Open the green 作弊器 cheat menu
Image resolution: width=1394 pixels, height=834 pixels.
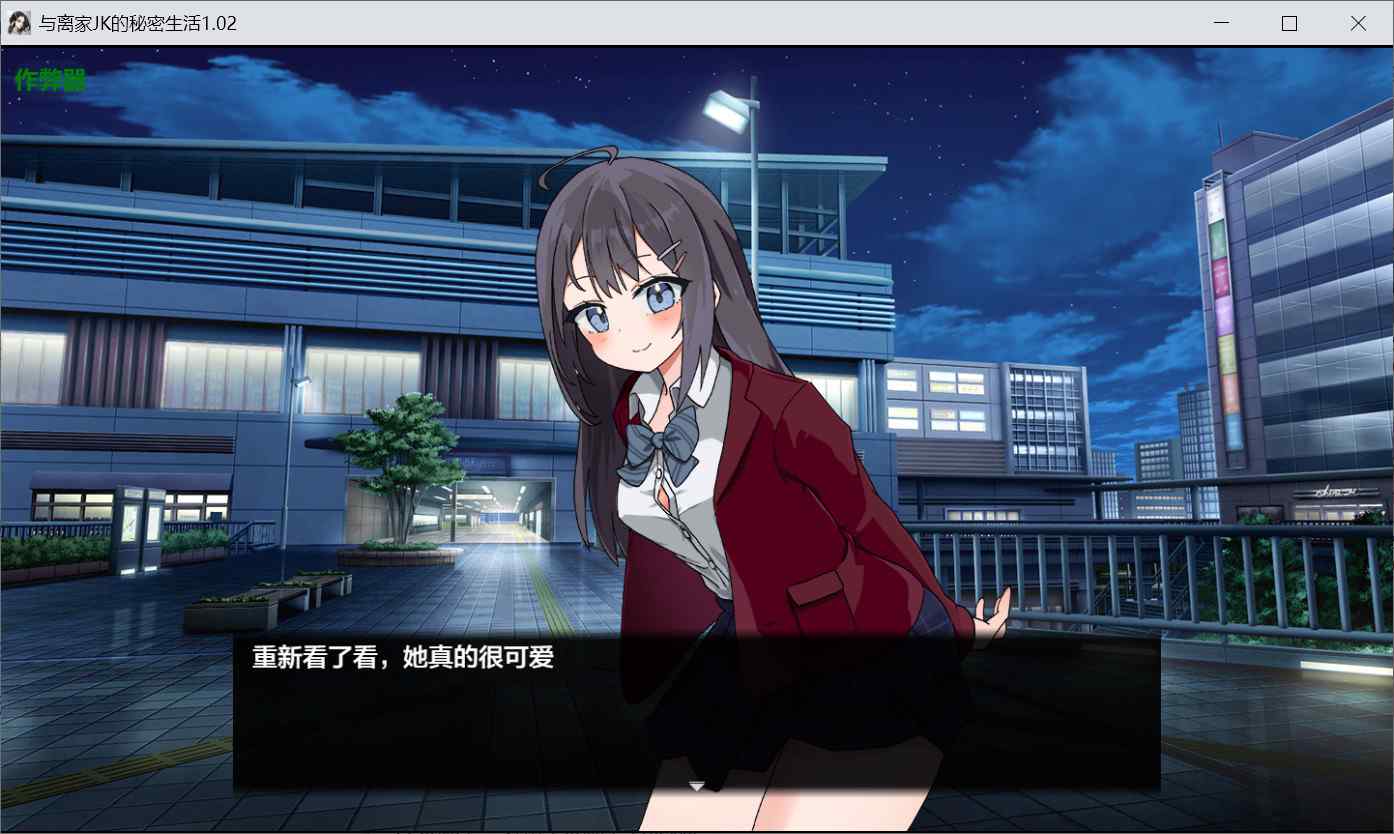tap(50, 80)
